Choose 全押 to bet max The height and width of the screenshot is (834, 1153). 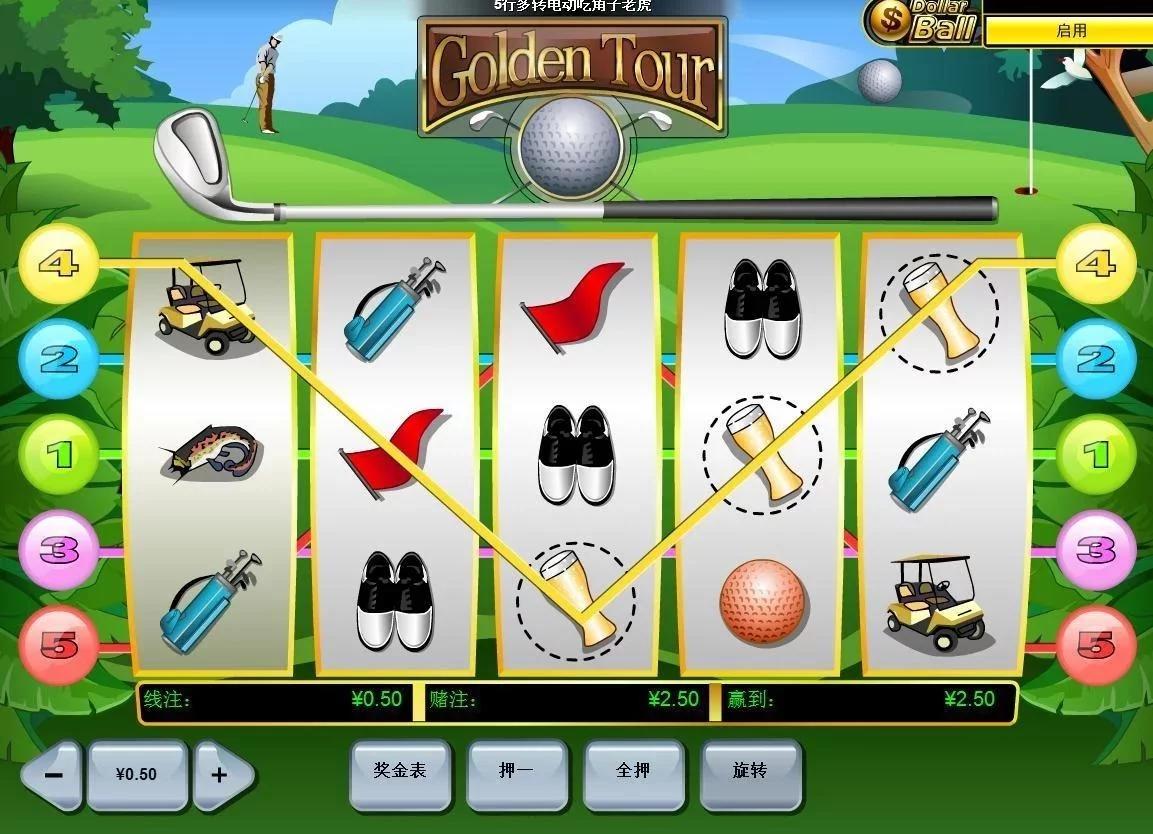pyautogui.click(x=634, y=773)
